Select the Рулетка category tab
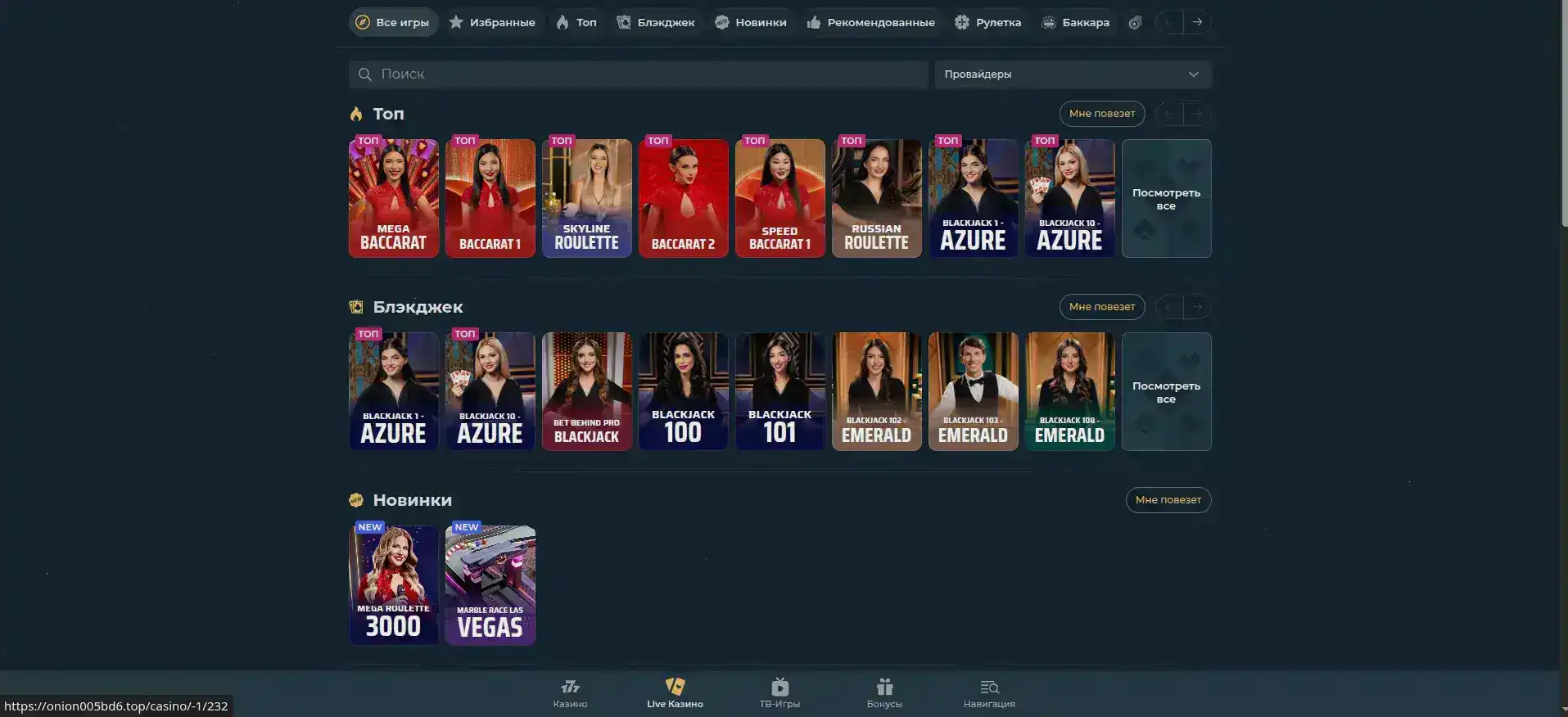 pyautogui.click(x=988, y=22)
